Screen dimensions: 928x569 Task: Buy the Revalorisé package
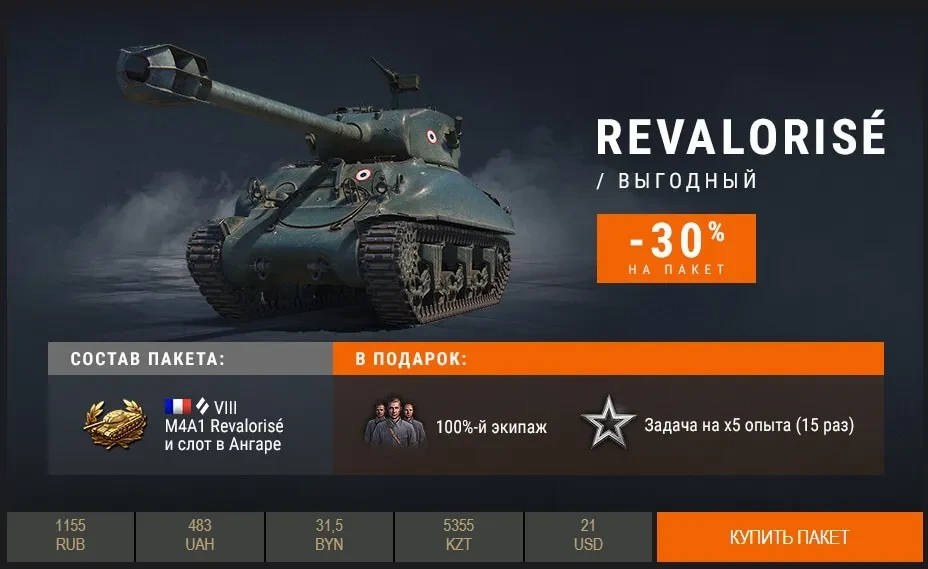789,537
